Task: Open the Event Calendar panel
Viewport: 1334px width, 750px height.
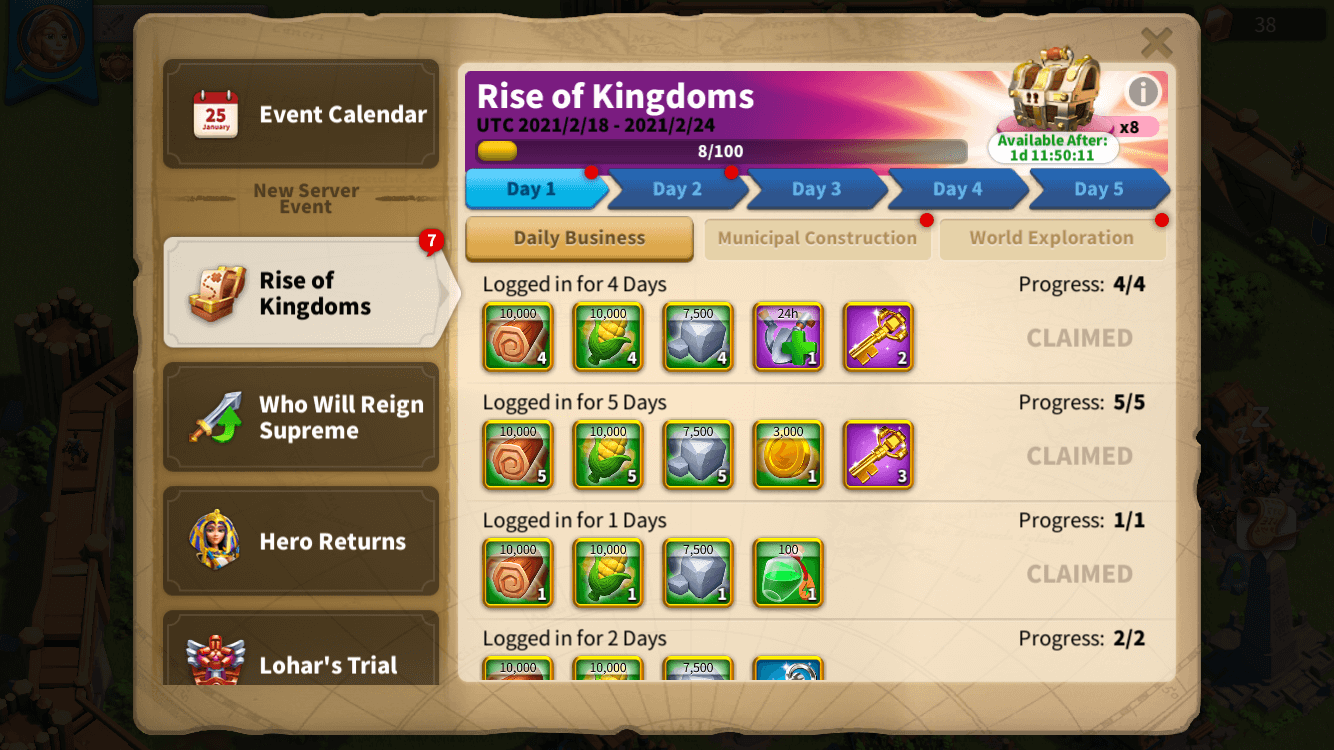Action: (x=301, y=113)
